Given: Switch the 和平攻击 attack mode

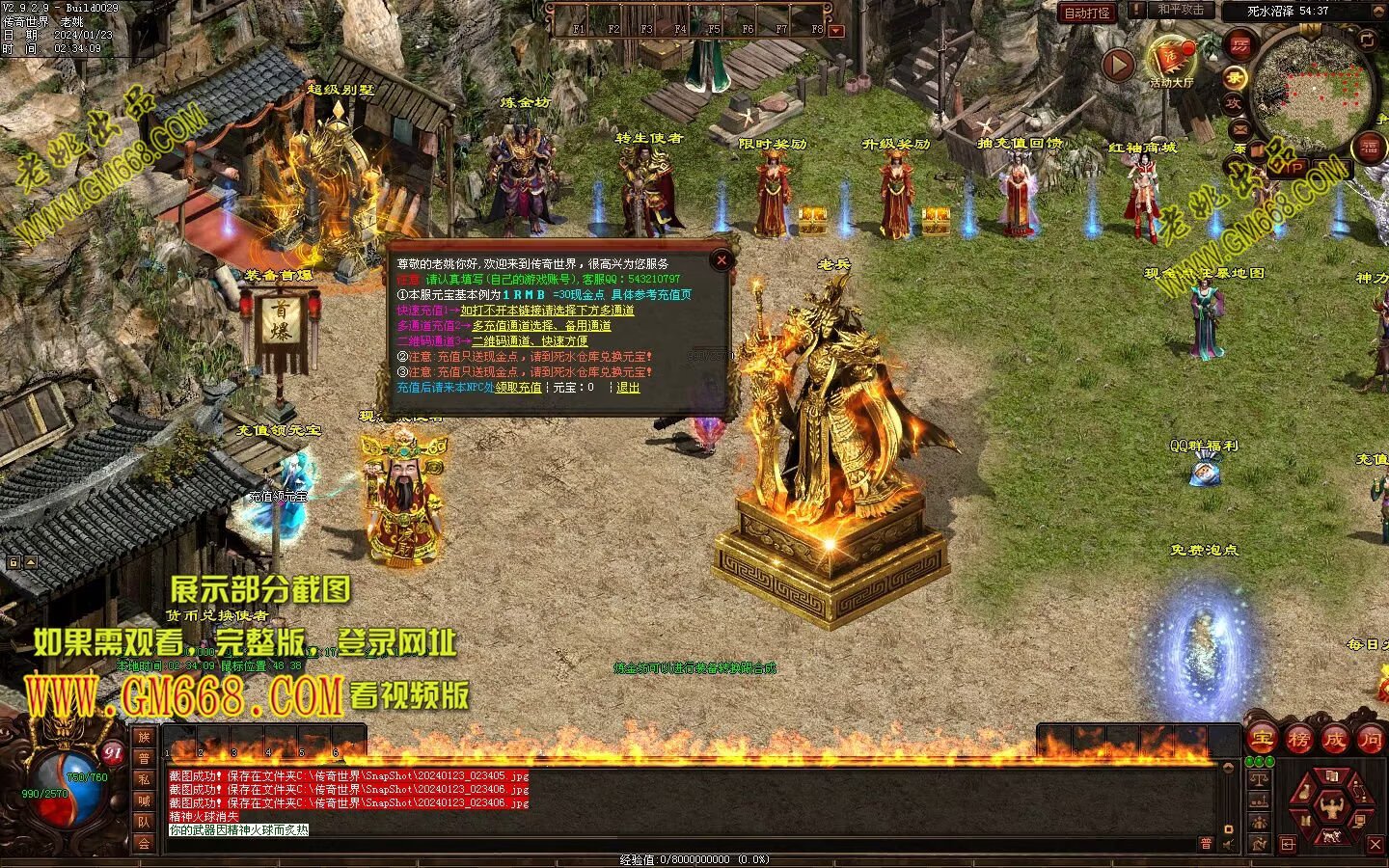Looking at the screenshot, I should coord(1180,11).
